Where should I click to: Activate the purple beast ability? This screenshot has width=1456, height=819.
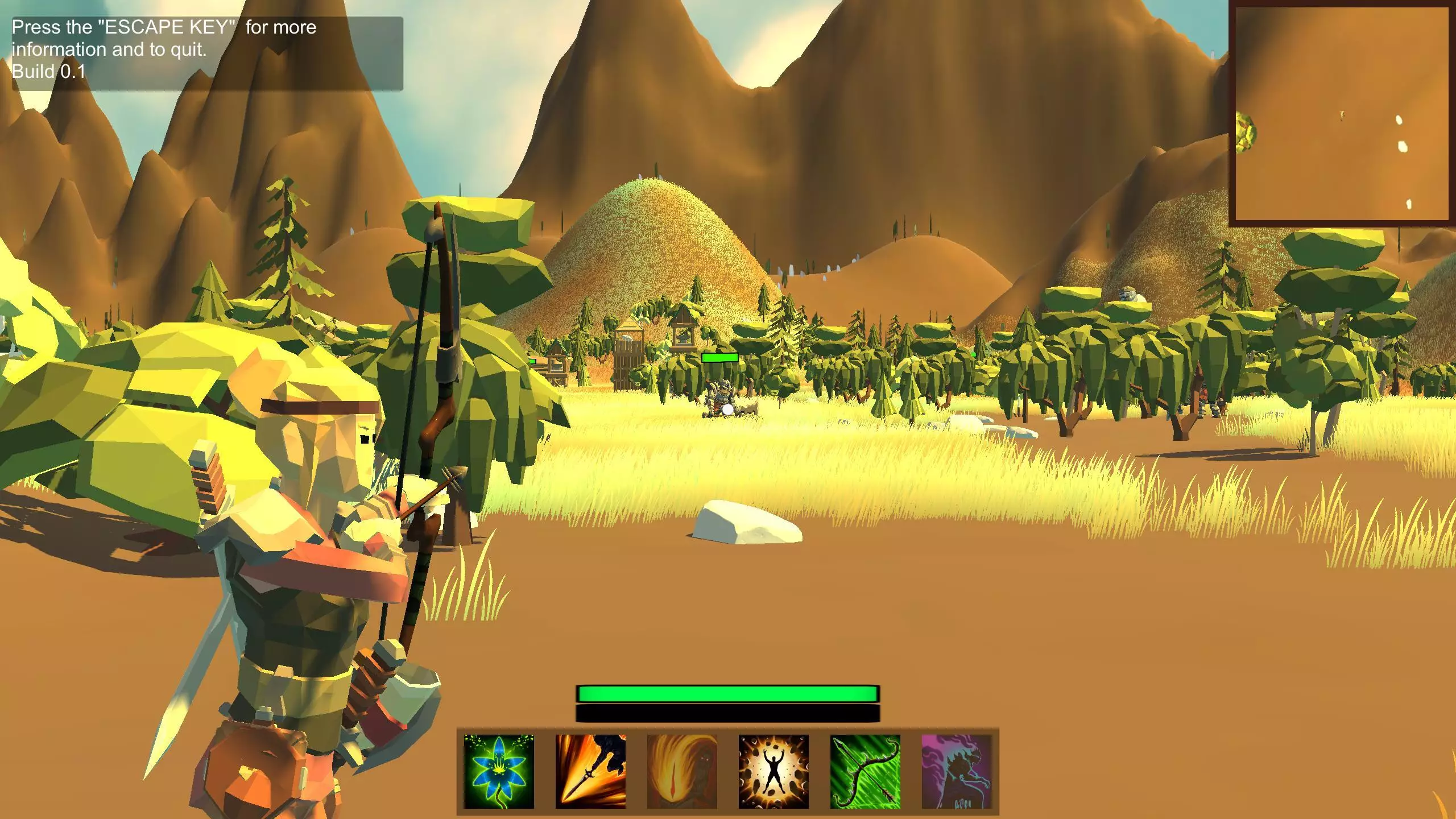tap(957, 771)
